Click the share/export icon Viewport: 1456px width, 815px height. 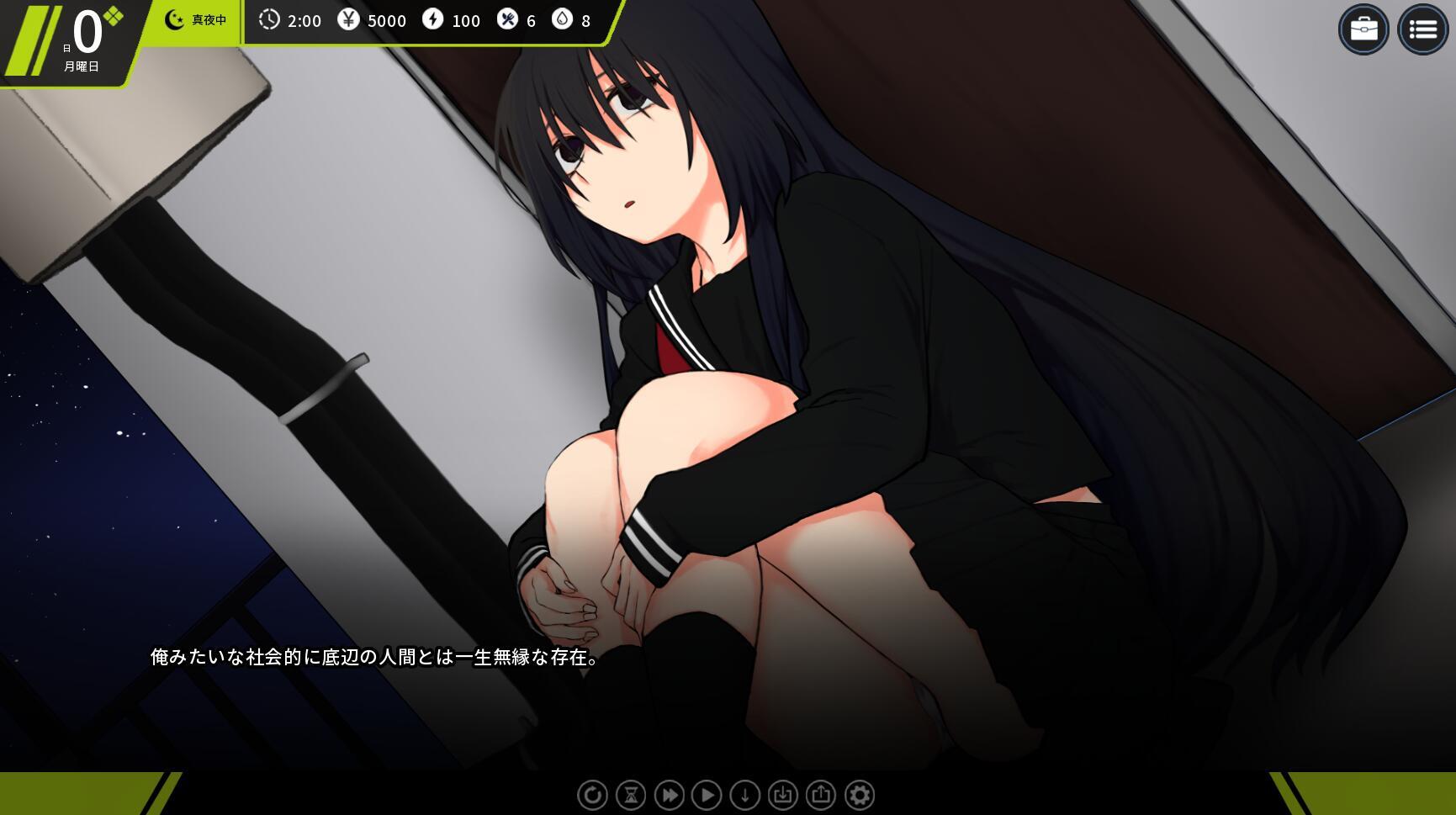(820, 794)
